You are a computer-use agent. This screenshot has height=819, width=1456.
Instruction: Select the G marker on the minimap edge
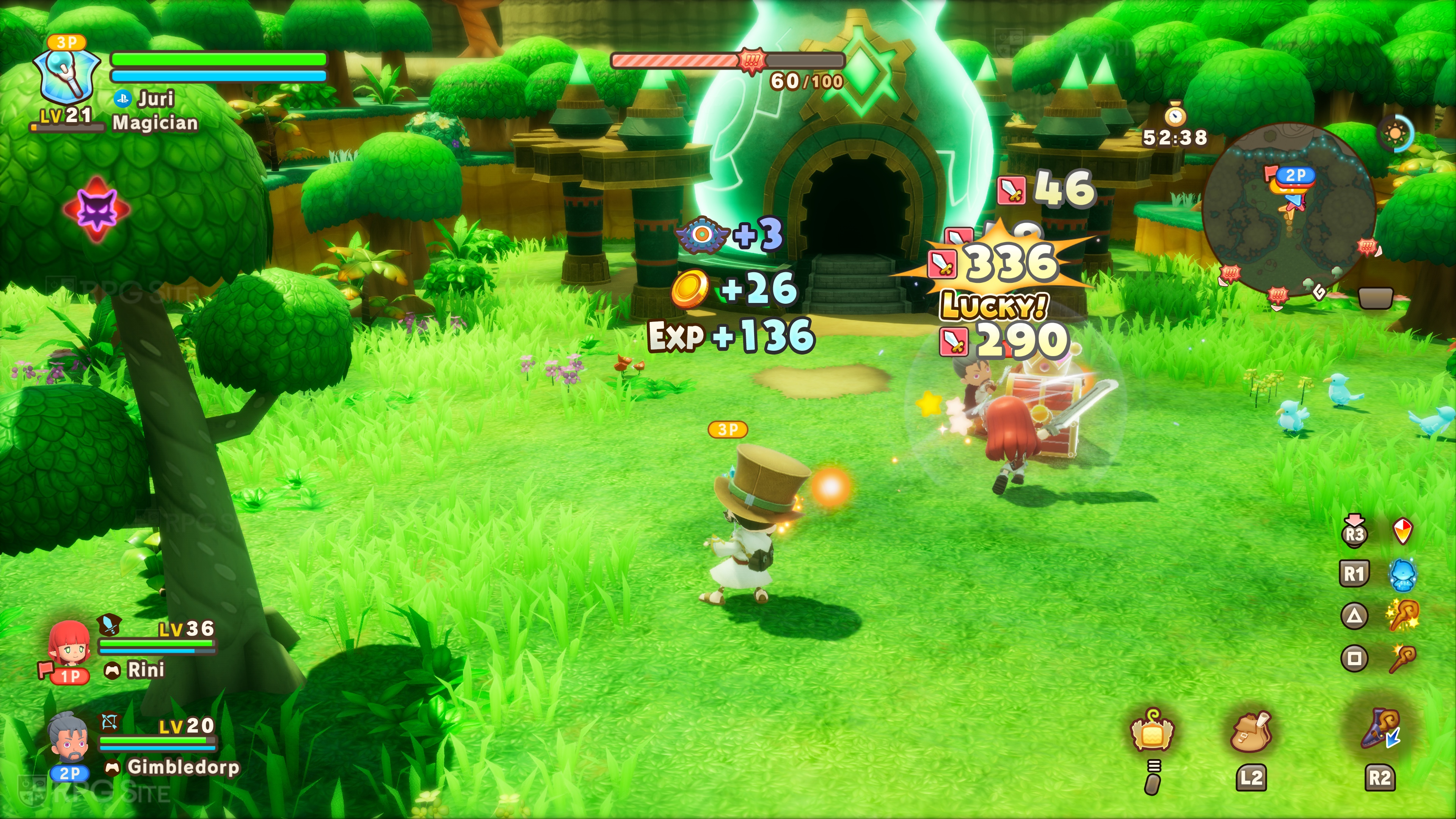click(1319, 292)
